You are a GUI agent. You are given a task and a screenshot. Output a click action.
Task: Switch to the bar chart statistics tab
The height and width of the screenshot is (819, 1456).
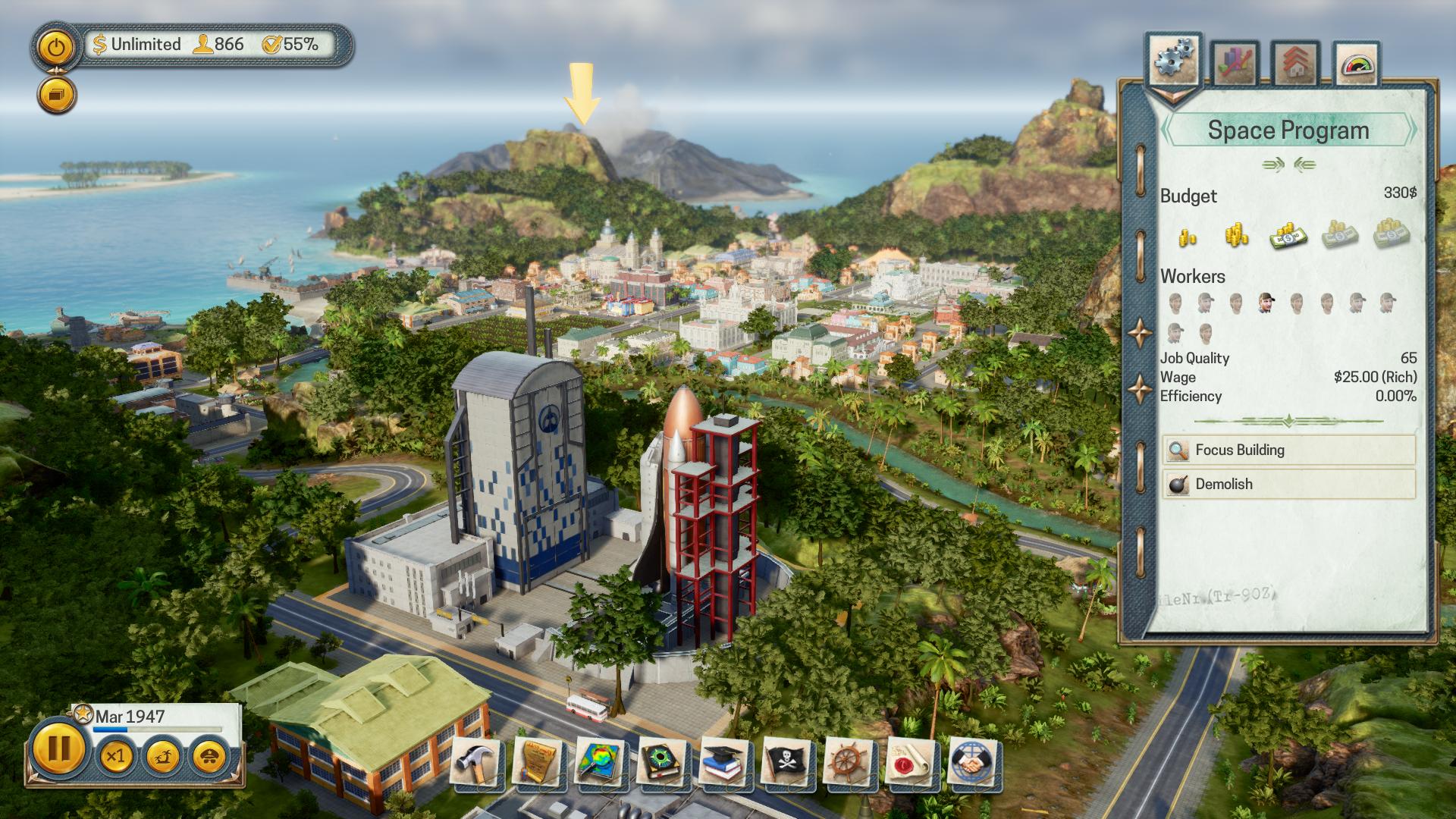[1235, 64]
